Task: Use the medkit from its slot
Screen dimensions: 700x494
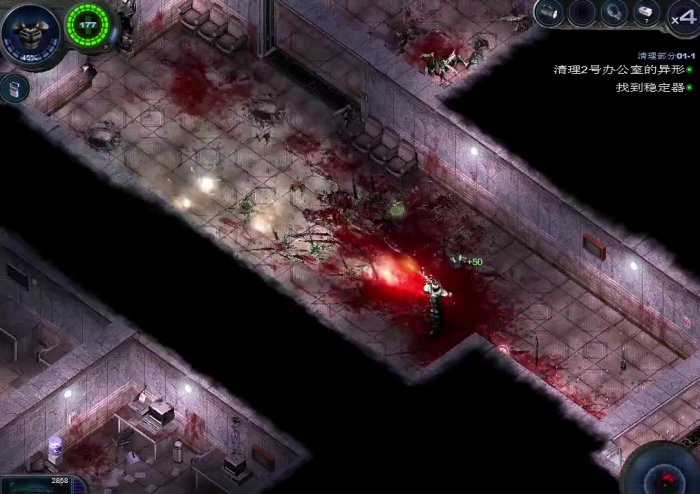Action: (x=647, y=13)
